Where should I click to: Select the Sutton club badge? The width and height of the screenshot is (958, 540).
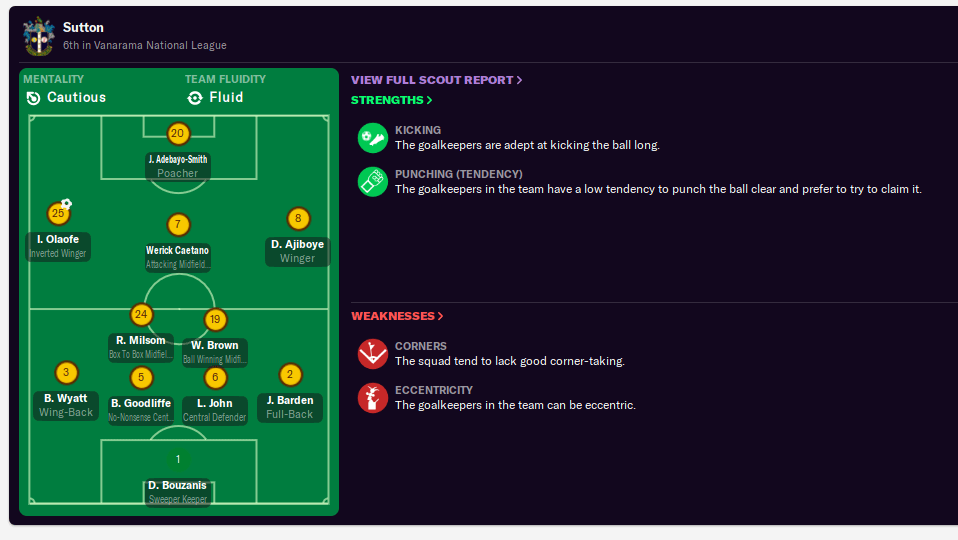pyautogui.click(x=39, y=35)
